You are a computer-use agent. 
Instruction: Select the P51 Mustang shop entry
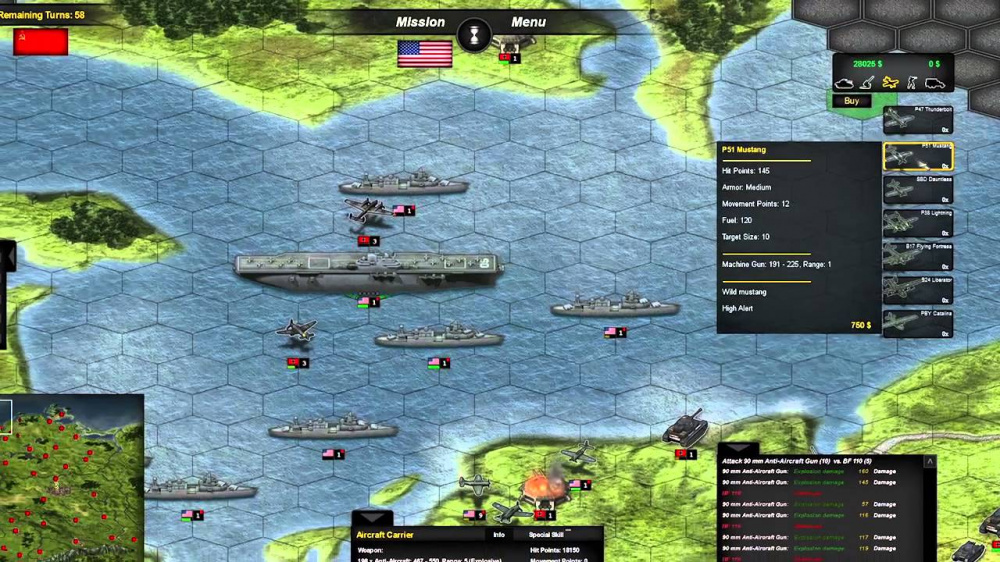pos(917,157)
